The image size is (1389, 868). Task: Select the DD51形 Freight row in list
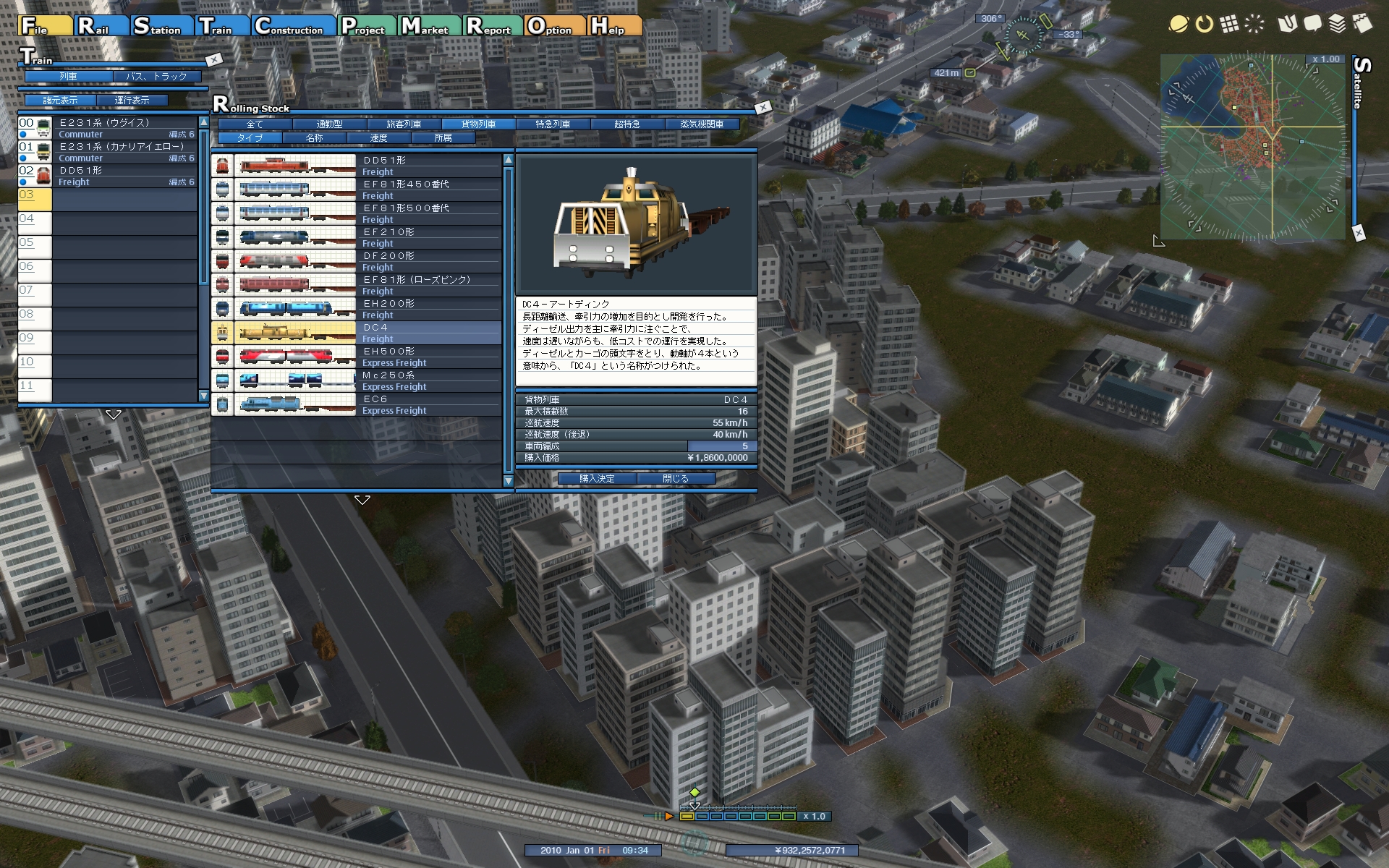(x=358, y=166)
